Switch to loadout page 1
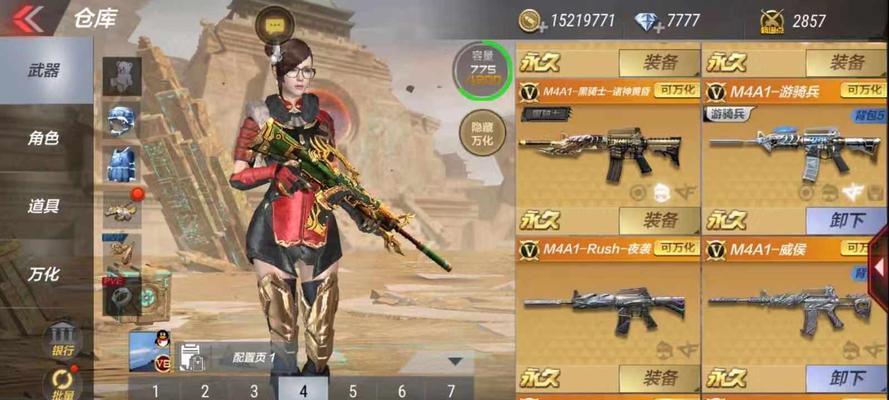The image size is (889, 400). [x=156, y=391]
